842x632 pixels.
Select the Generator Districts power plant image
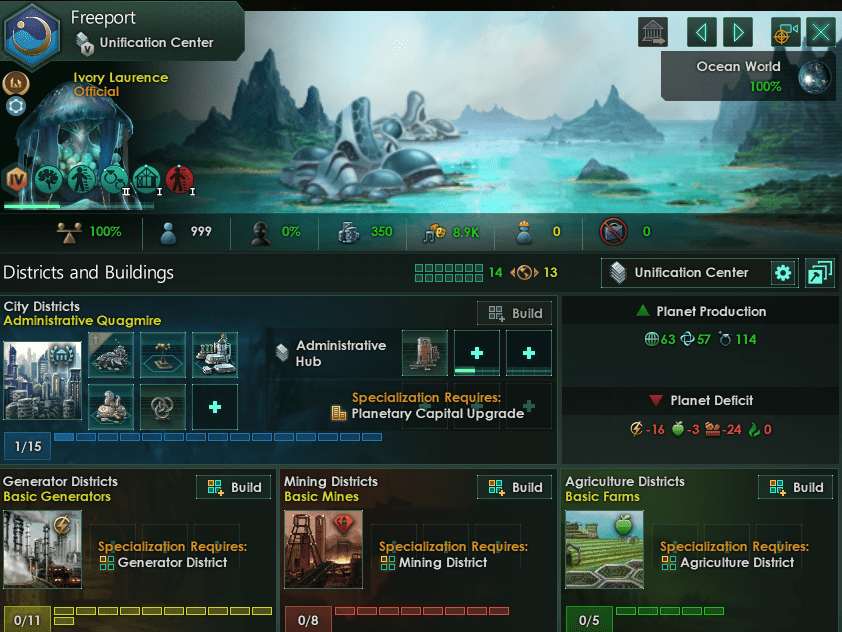point(42,549)
